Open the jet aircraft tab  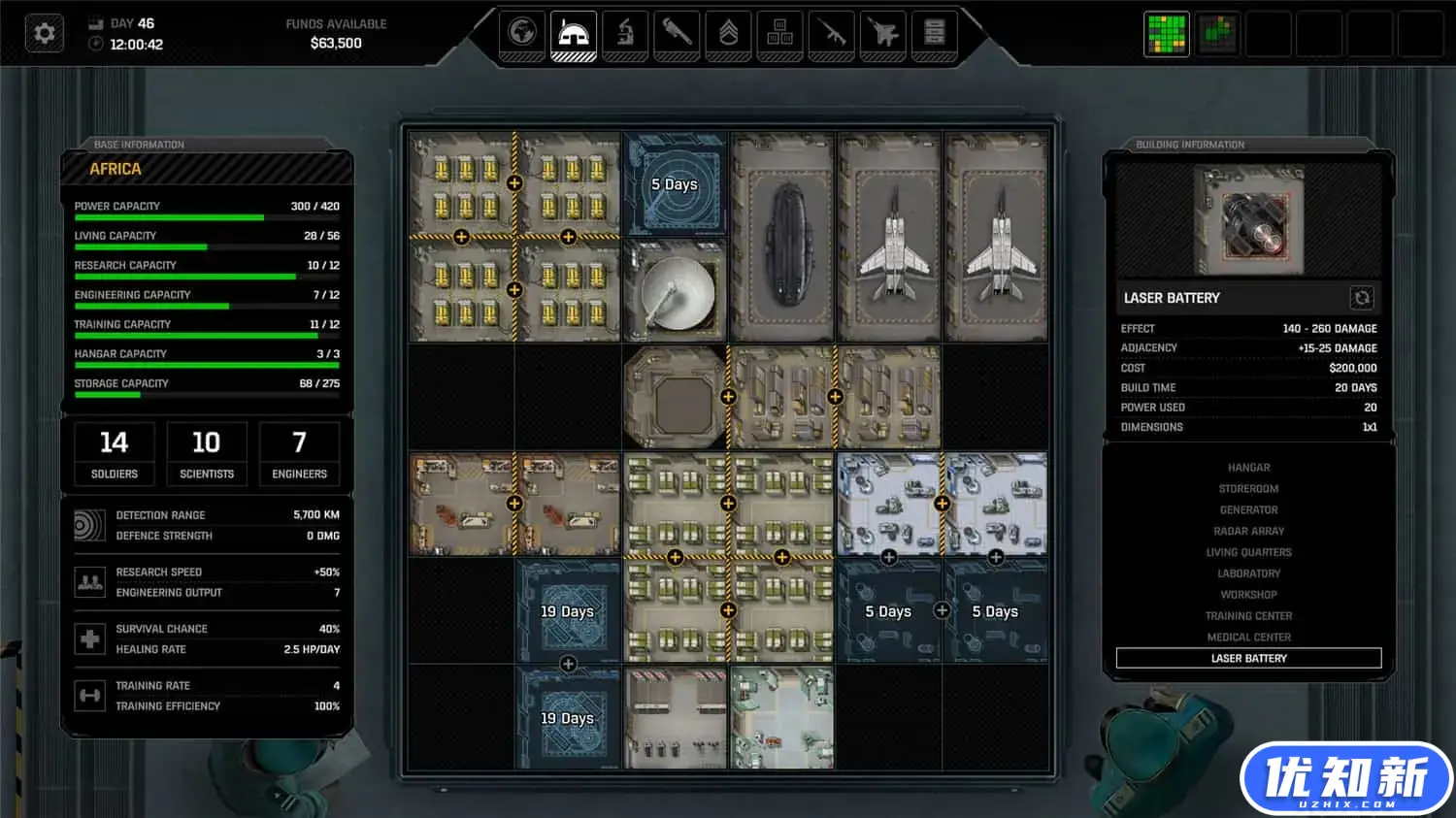pos(883,33)
